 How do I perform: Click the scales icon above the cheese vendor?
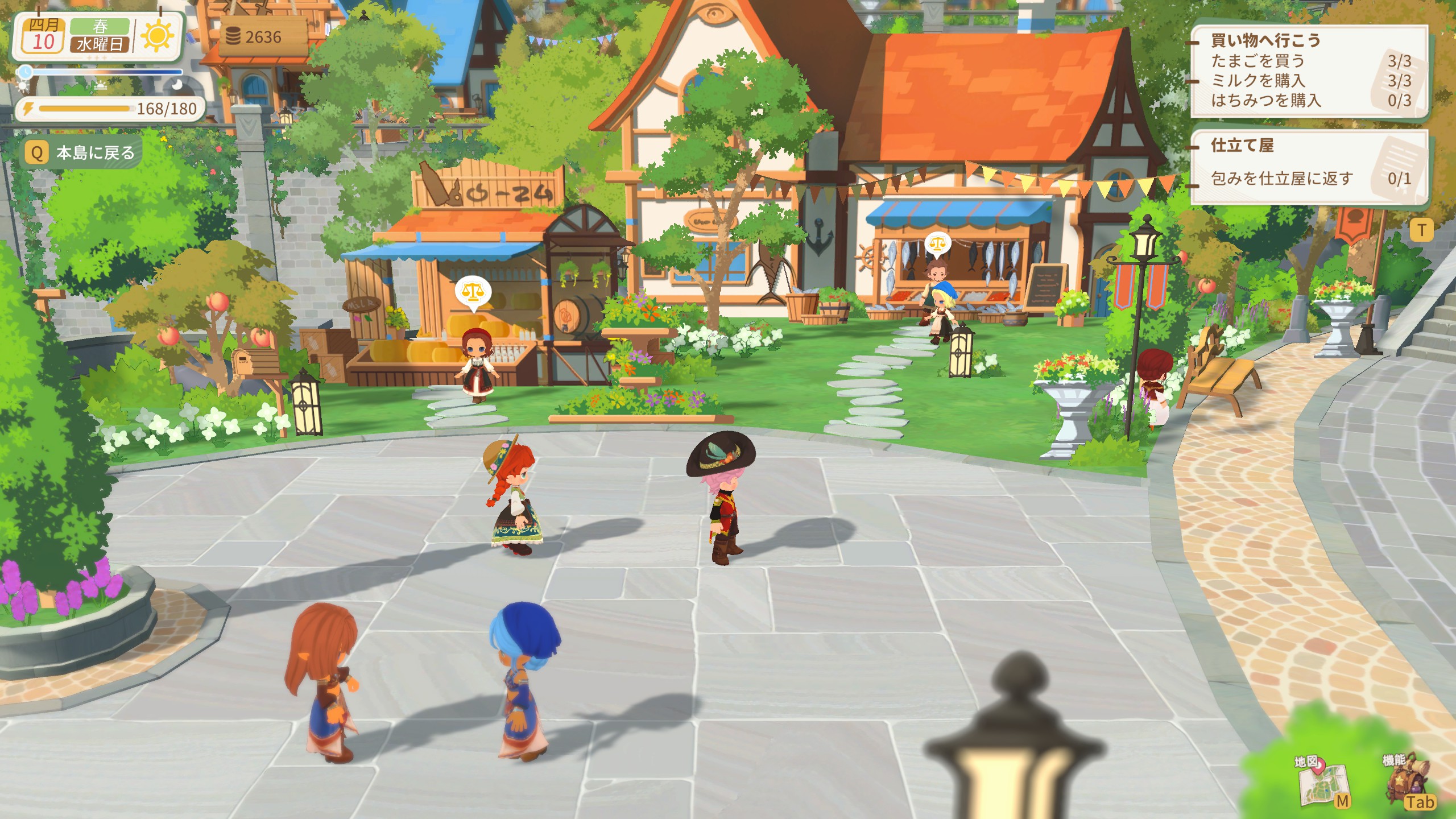tap(473, 292)
